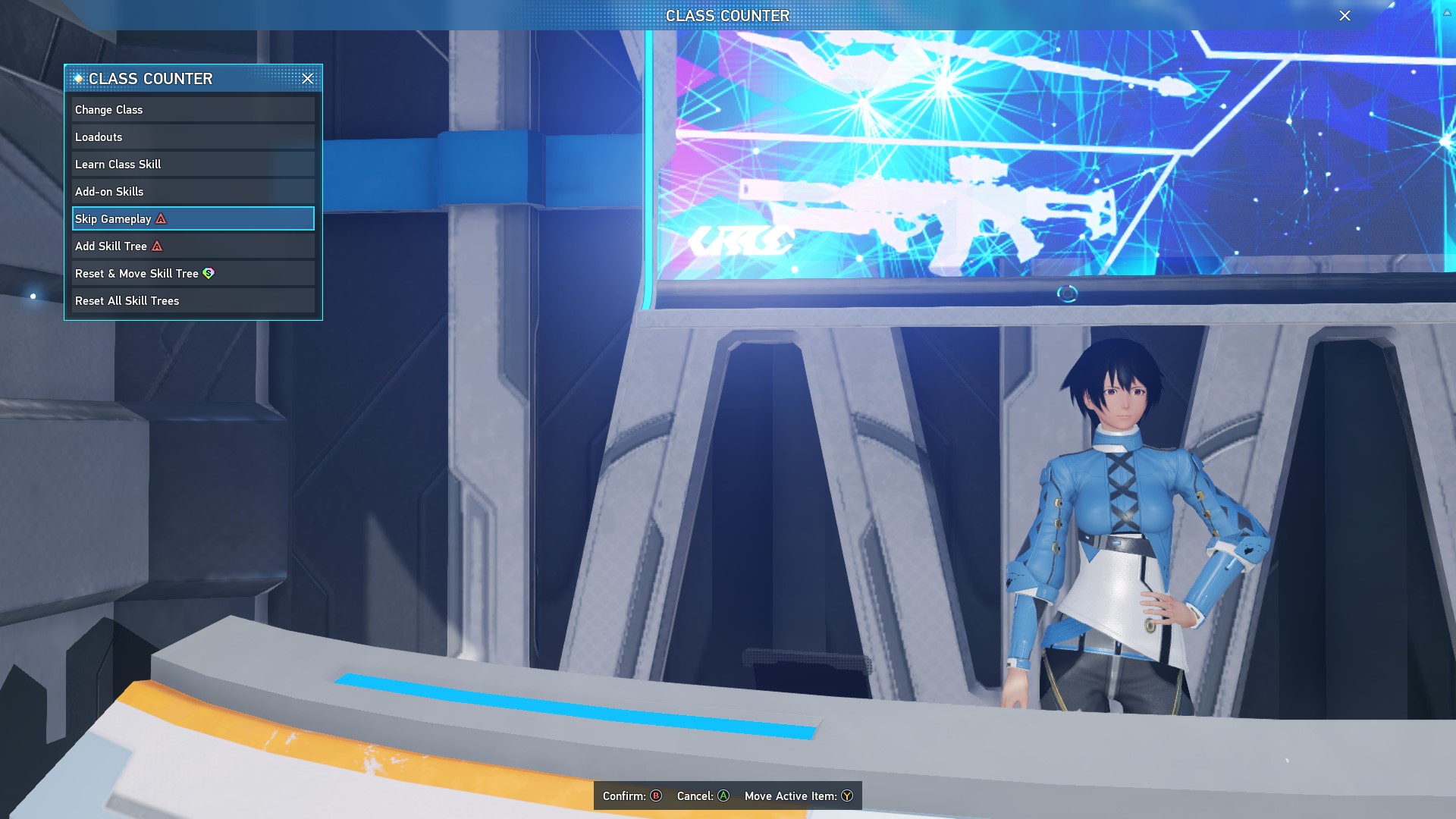Click the diamond icon in the Class Counter title bar

(78, 78)
